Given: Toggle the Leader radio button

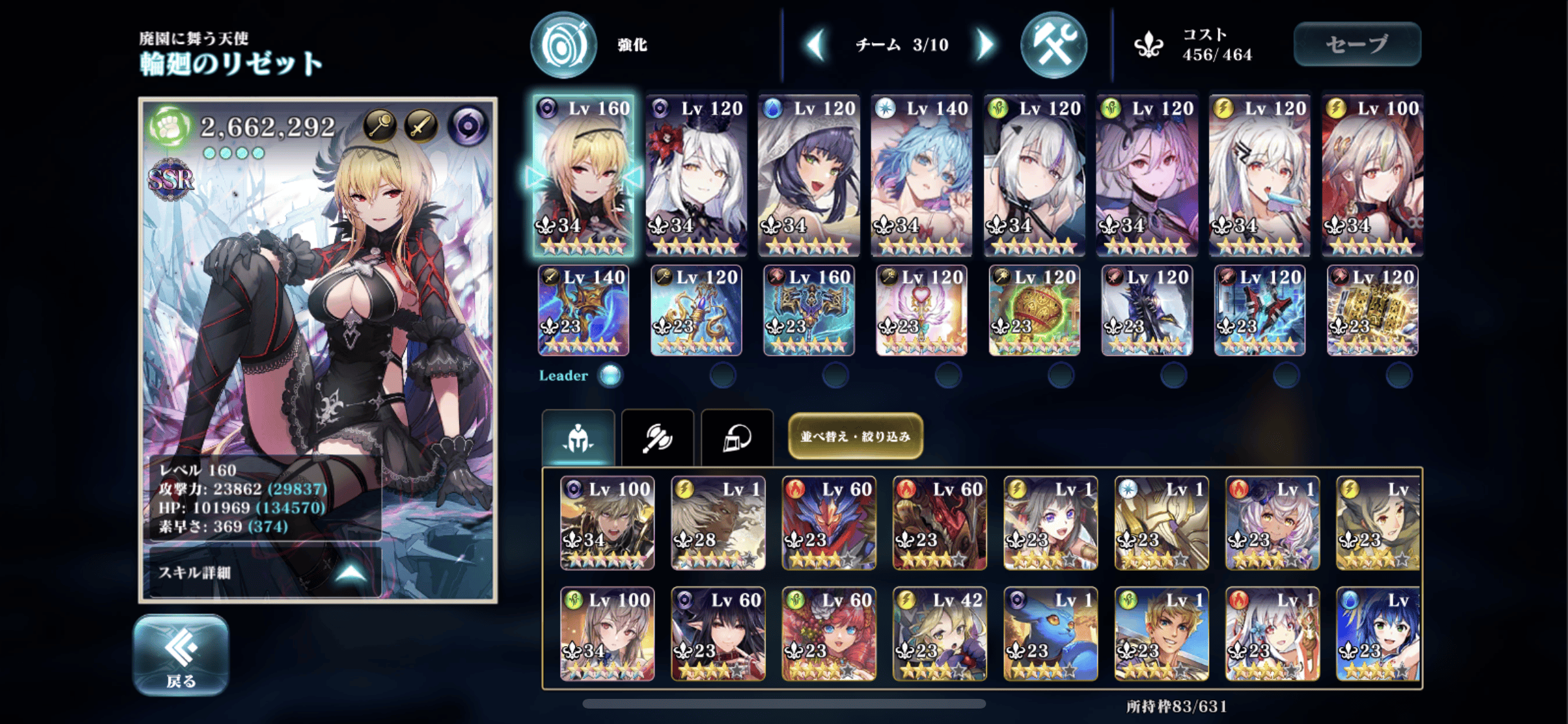Looking at the screenshot, I should click(610, 375).
